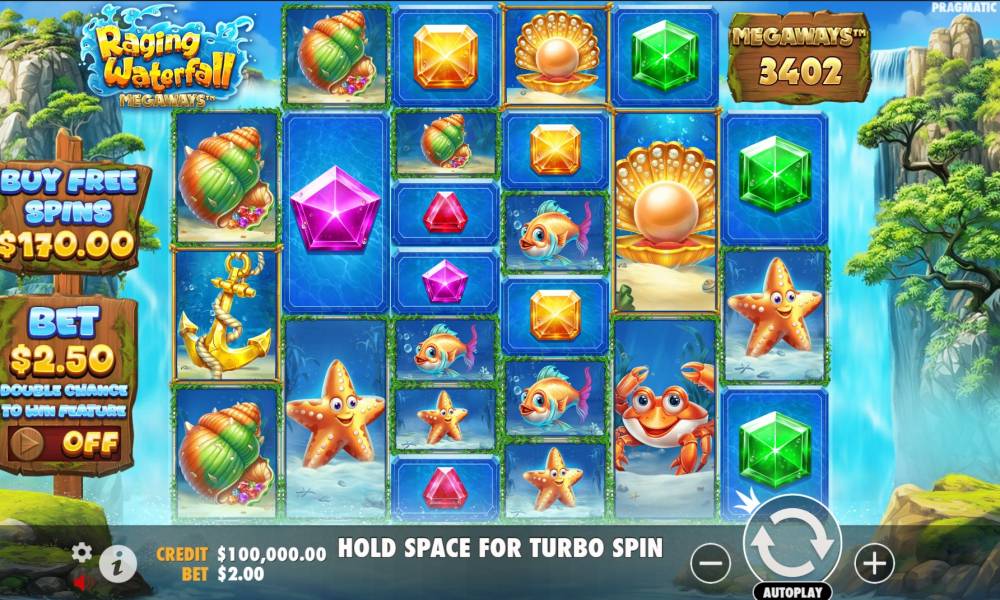
Task: Decrease the bet with the minus button
Action: pyautogui.click(x=710, y=564)
